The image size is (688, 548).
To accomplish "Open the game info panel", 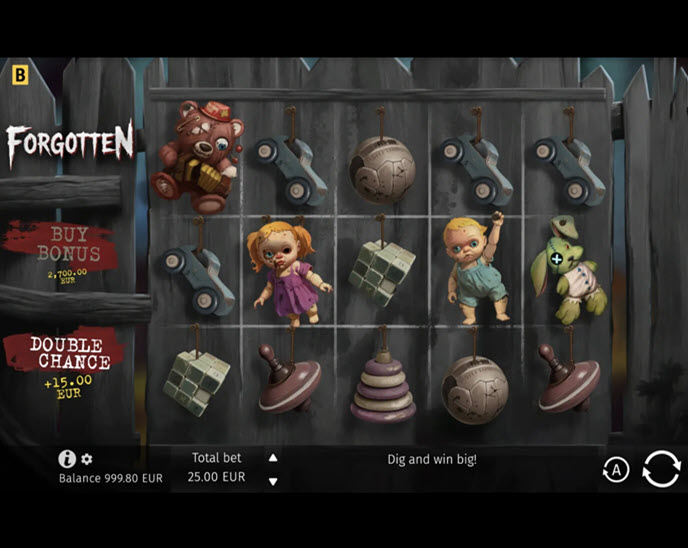I will tap(67, 459).
